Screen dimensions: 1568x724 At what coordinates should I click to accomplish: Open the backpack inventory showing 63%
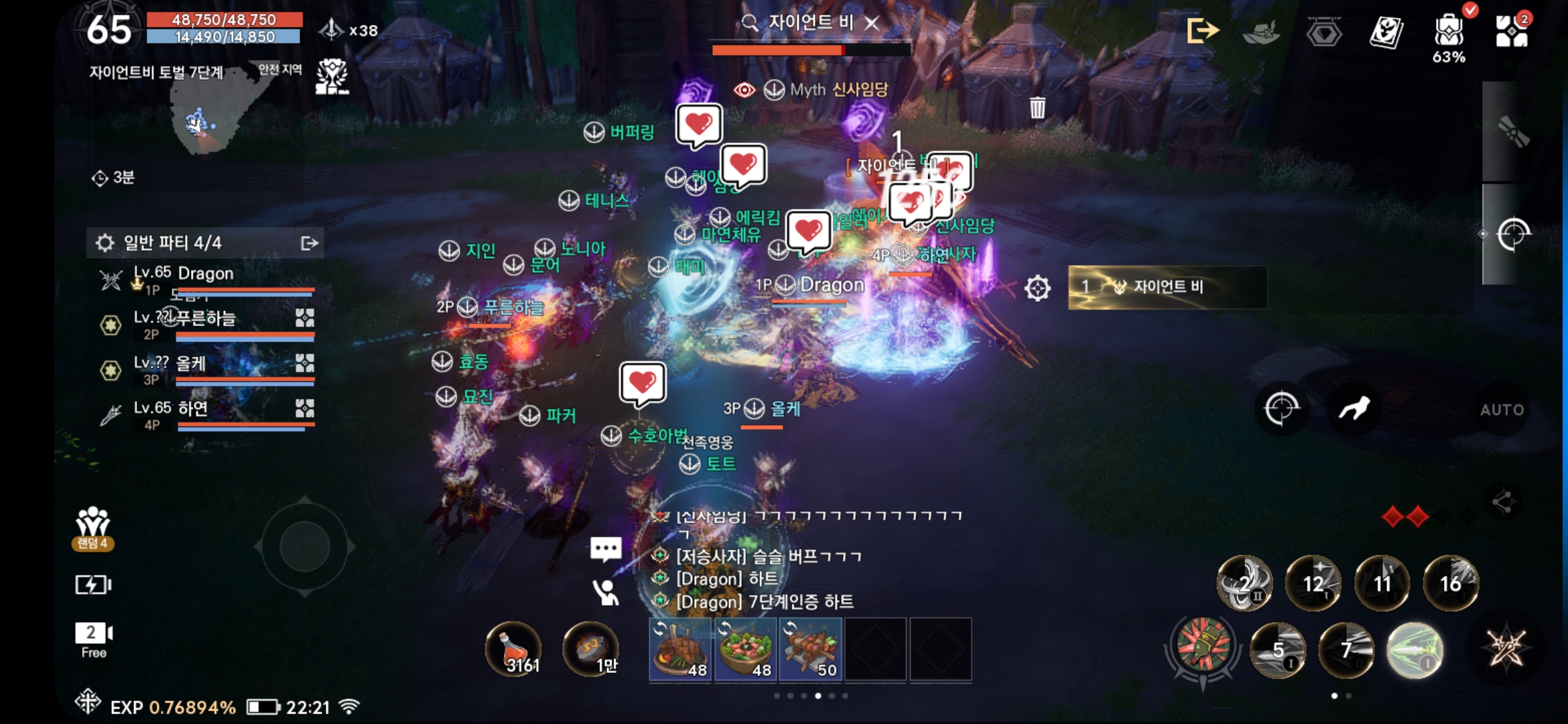[1449, 32]
